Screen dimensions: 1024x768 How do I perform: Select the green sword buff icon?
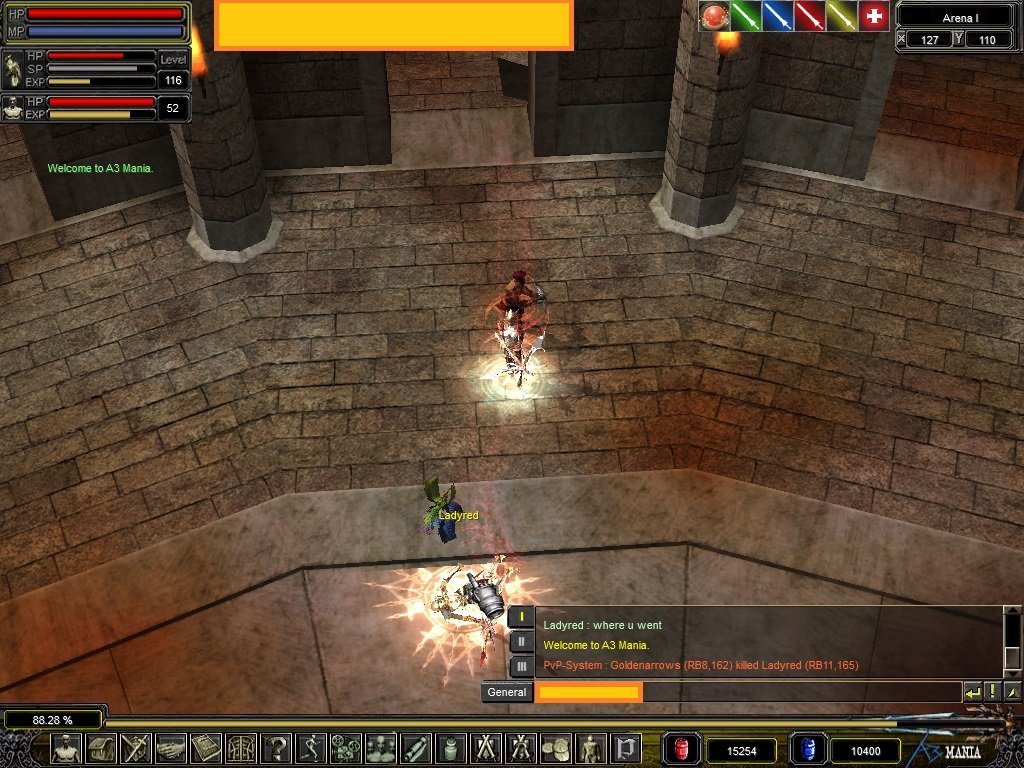tap(745, 16)
